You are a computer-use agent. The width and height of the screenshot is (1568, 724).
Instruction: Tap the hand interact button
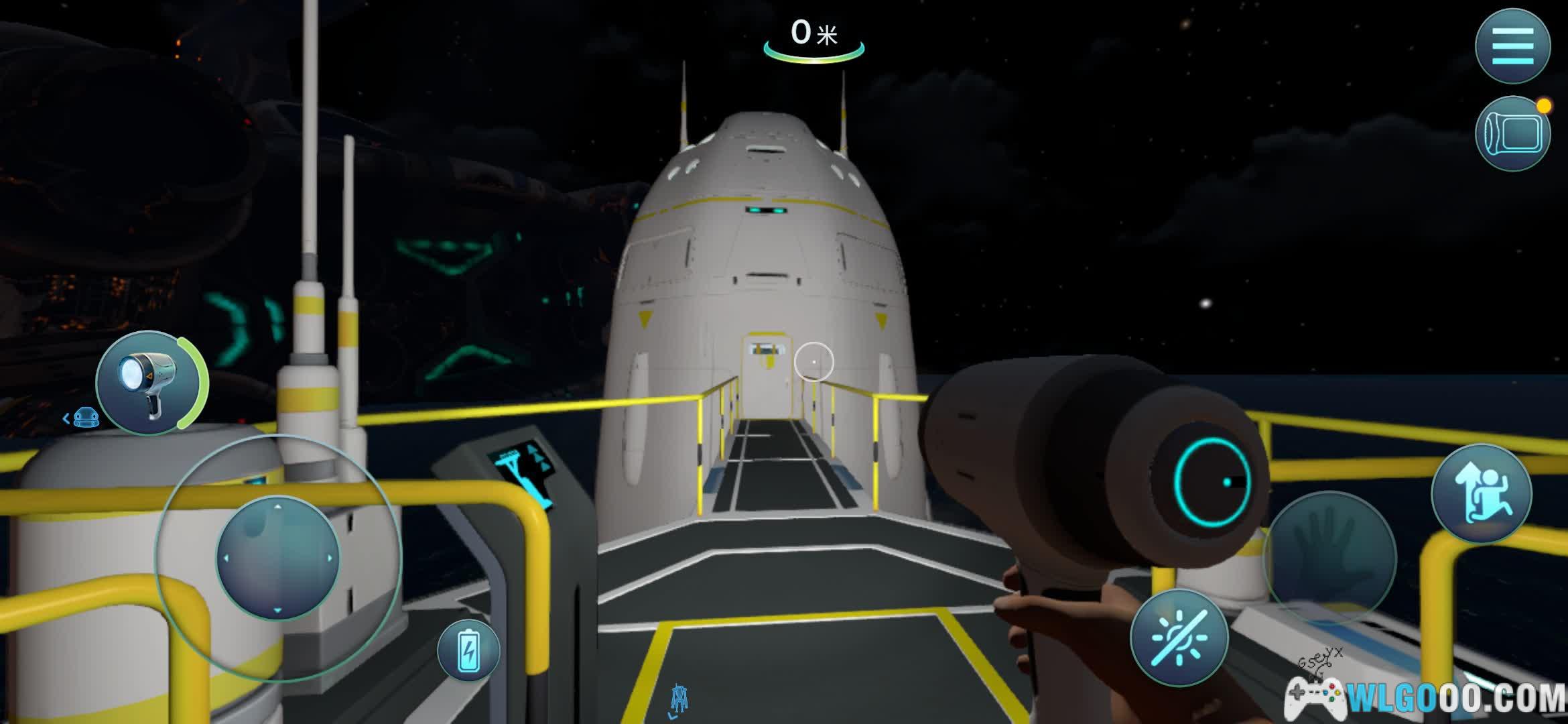coord(1330,557)
